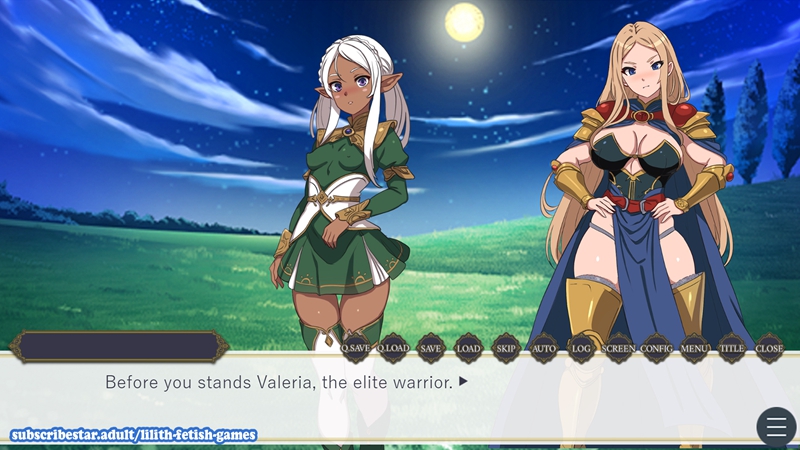
Task: Hide the text window with CLOSE
Action: (x=769, y=348)
